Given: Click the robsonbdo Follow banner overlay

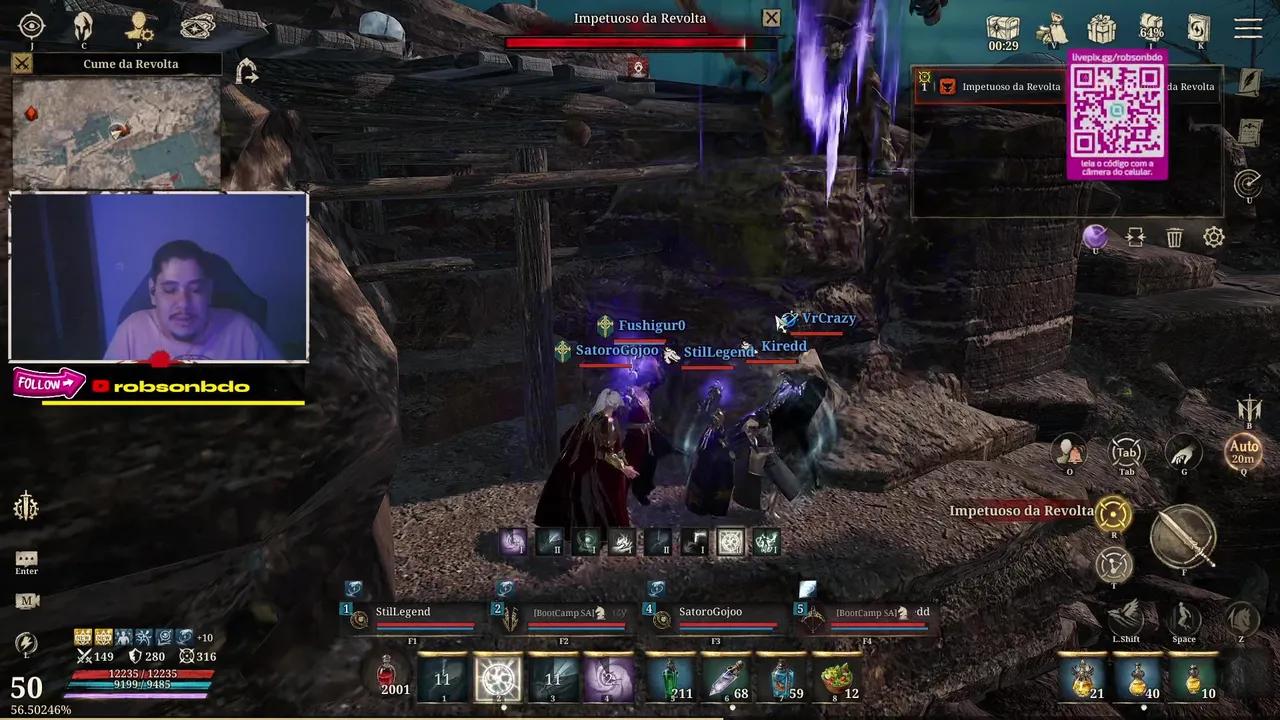Looking at the screenshot, I should pyautogui.click(x=48, y=383).
